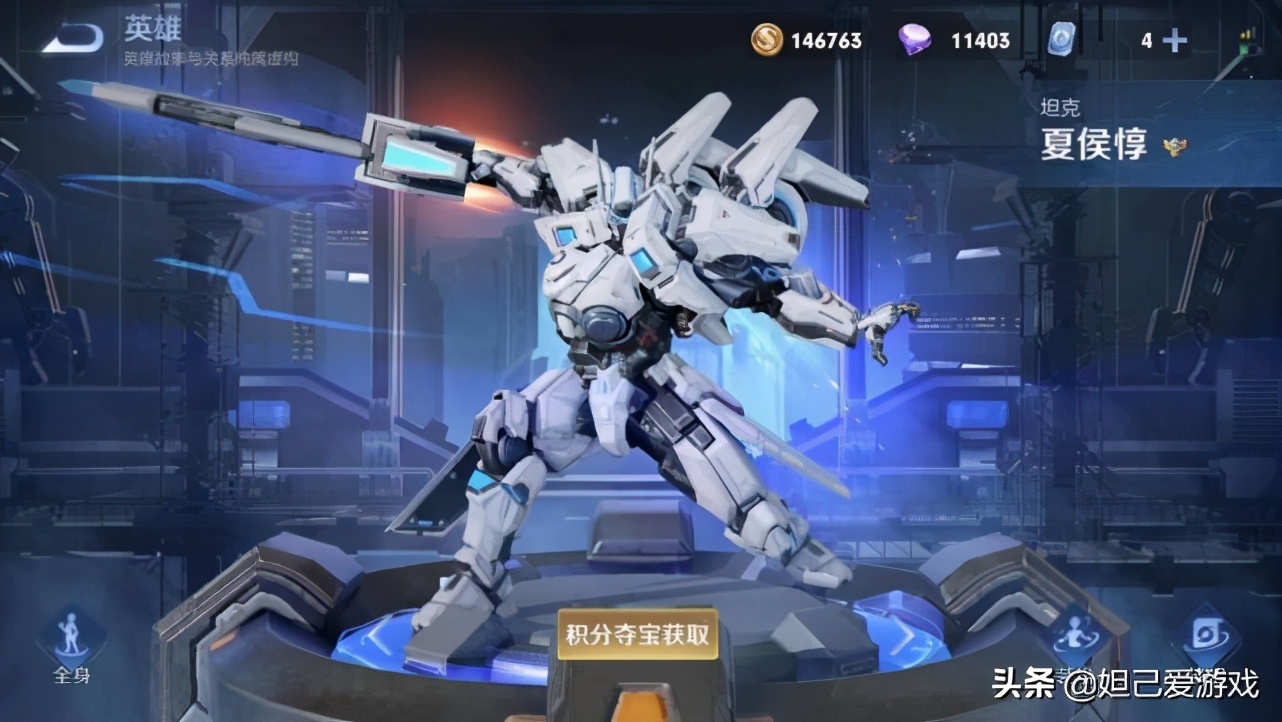The height and width of the screenshot is (722, 1282).
Task: Tap the gold badge beside 夏侯惇
Action: point(1175,148)
